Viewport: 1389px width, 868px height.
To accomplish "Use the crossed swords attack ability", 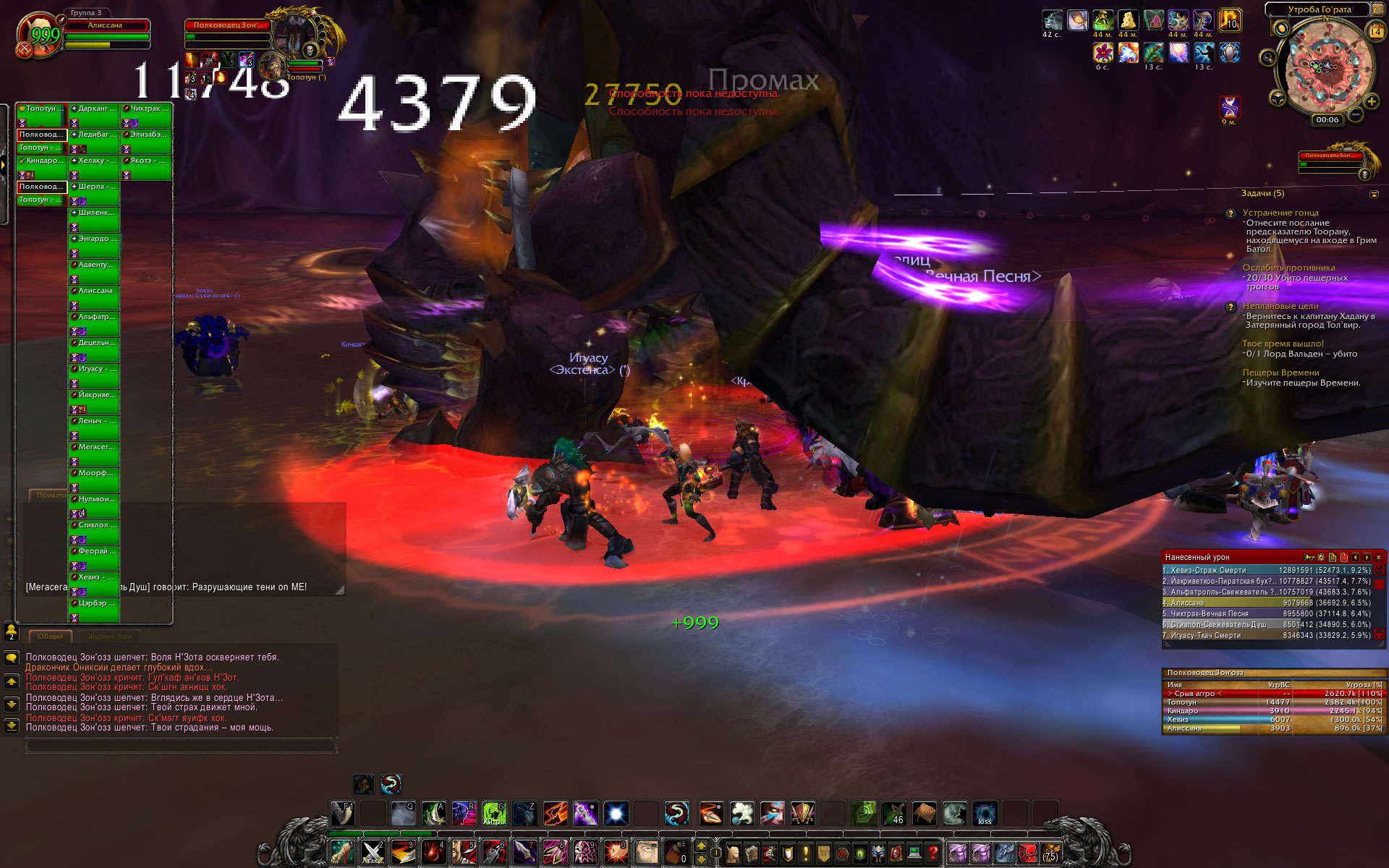I will click(373, 851).
